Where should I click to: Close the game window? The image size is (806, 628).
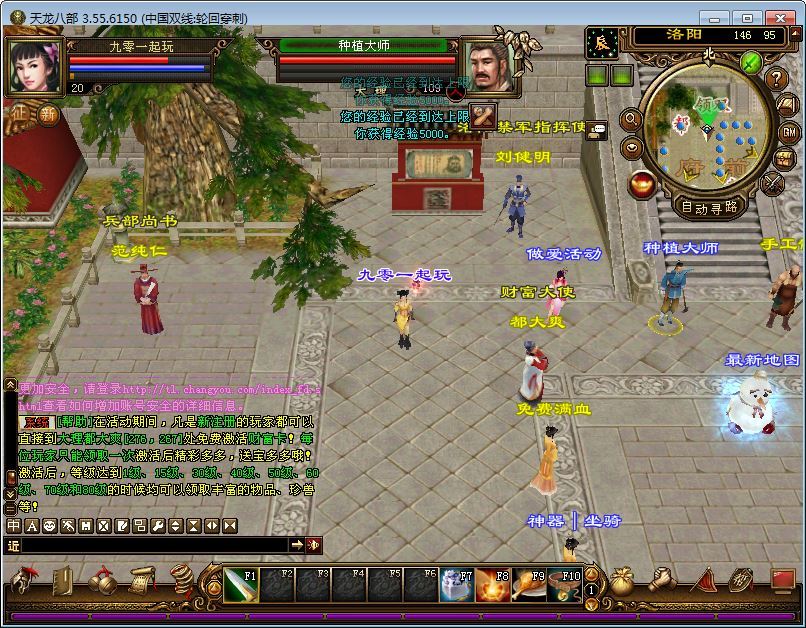(x=779, y=18)
